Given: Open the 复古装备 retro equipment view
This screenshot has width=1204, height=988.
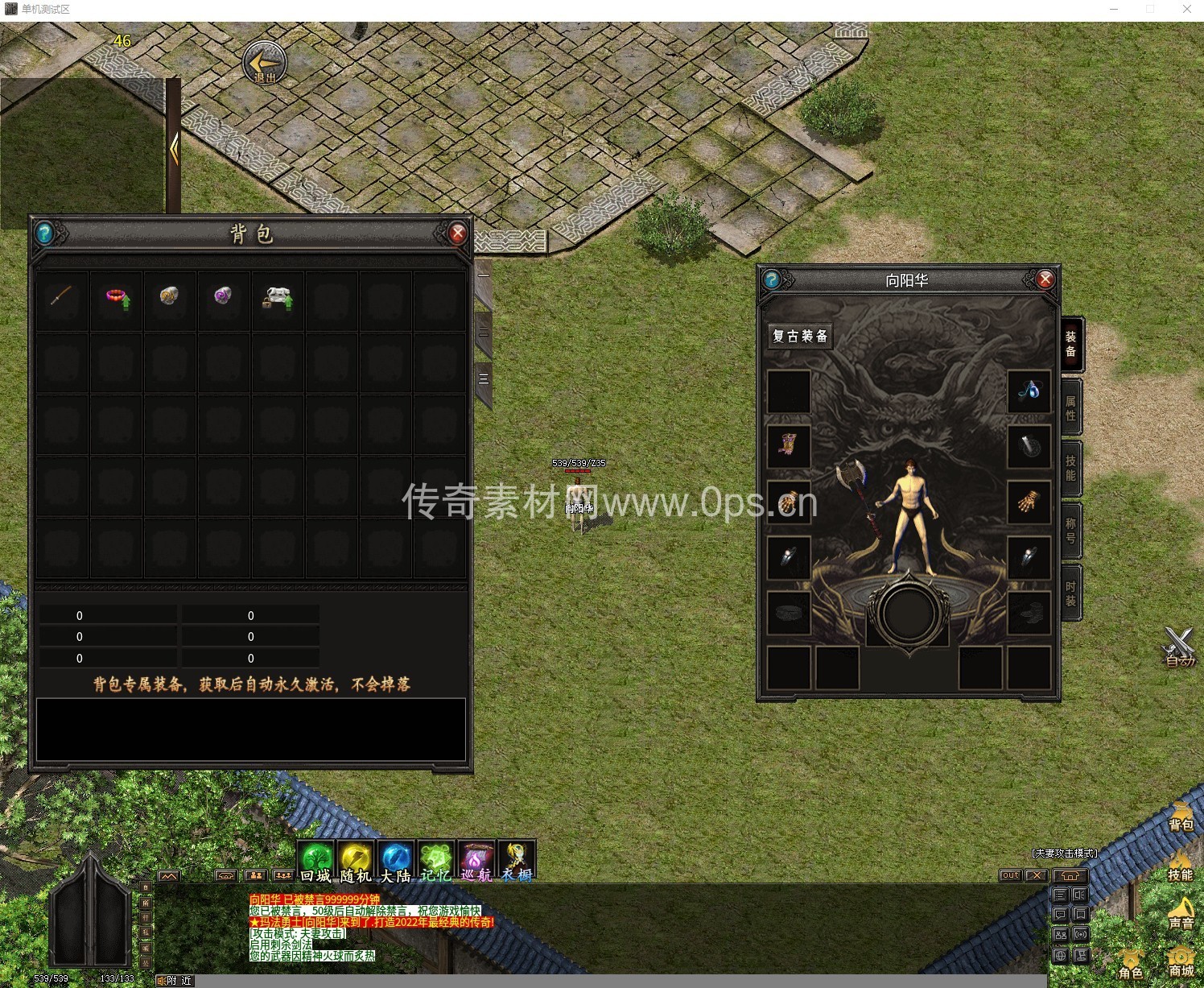Looking at the screenshot, I should pos(800,336).
